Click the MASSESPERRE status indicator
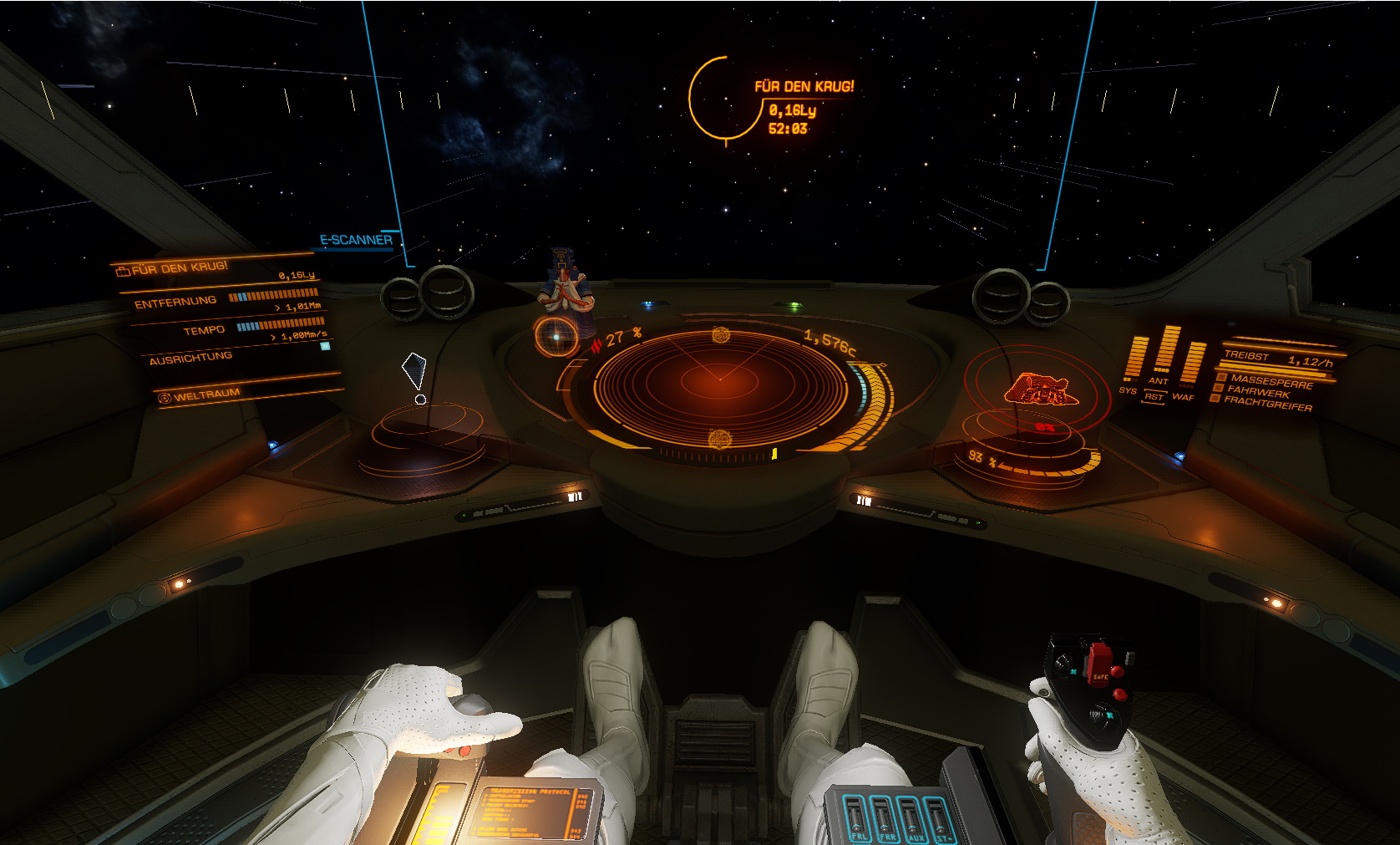Image resolution: width=1400 pixels, height=845 pixels. click(x=1271, y=380)
